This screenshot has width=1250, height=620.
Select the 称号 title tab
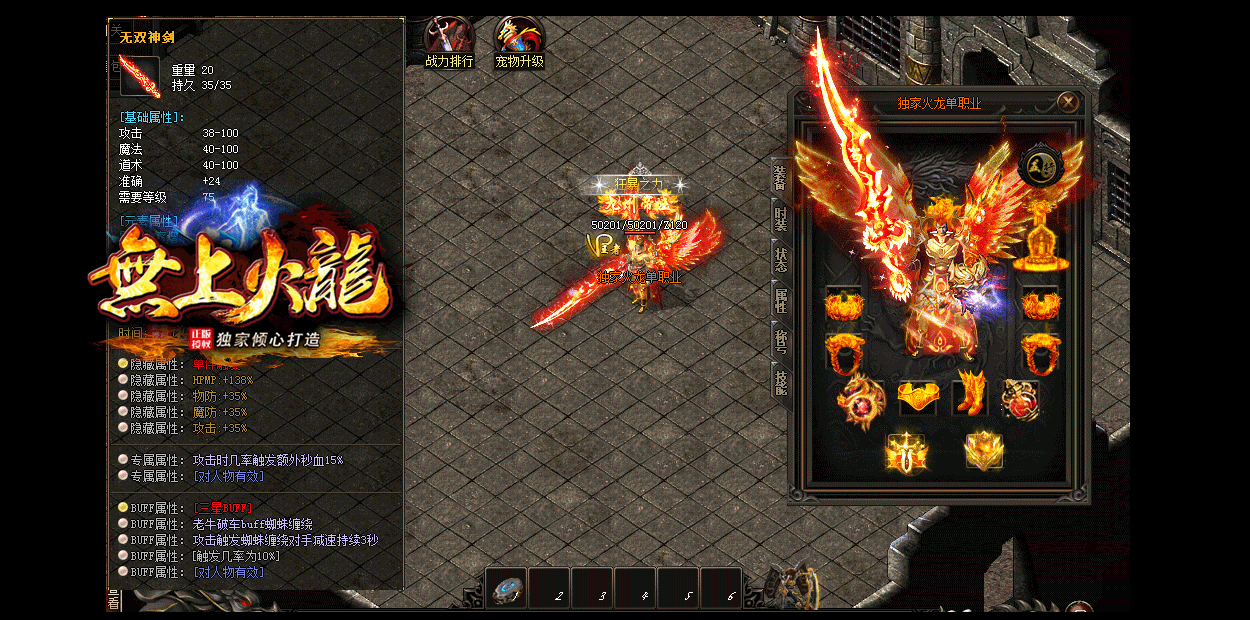[780, 338]
